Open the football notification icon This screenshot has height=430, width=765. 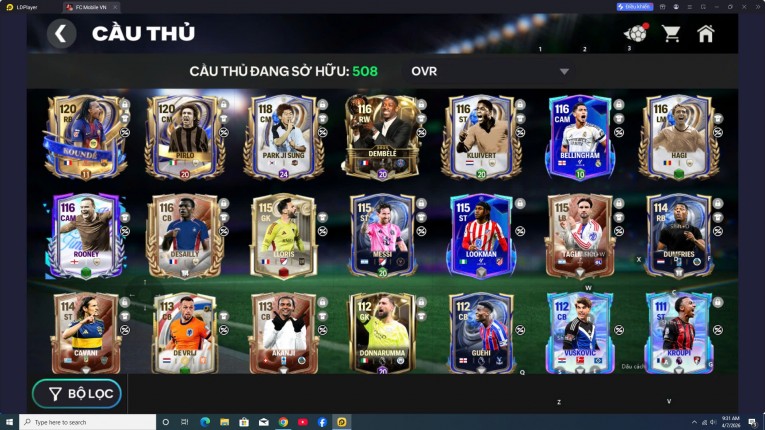pyautogui.click(x=635, y=34)
